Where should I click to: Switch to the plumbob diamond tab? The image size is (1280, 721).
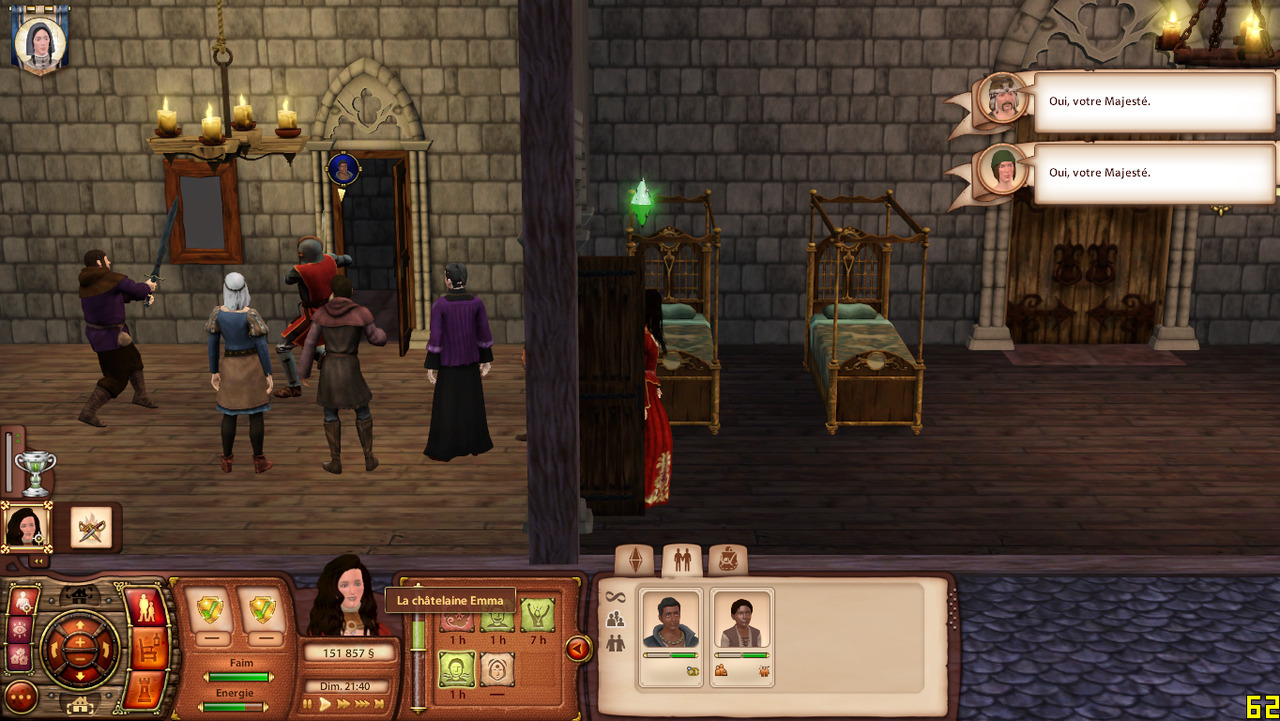635,560
